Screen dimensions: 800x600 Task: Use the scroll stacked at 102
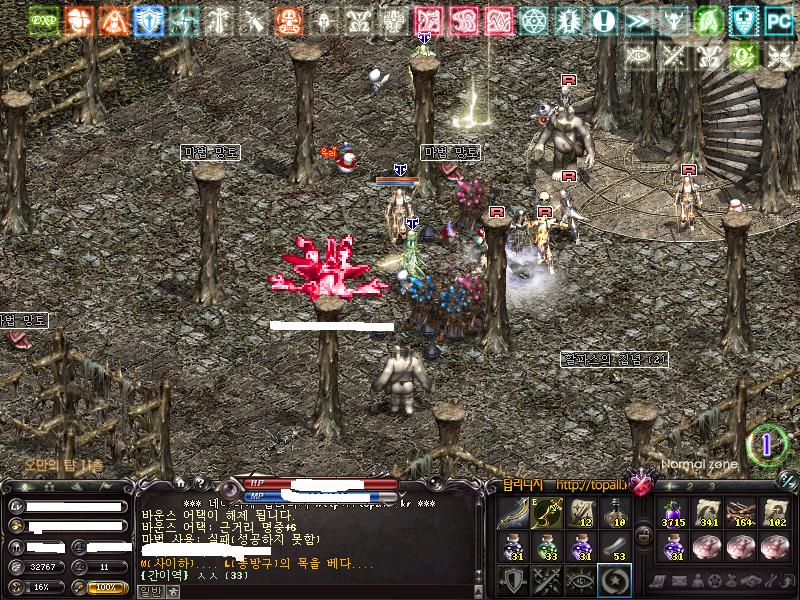tap(774, 512)
